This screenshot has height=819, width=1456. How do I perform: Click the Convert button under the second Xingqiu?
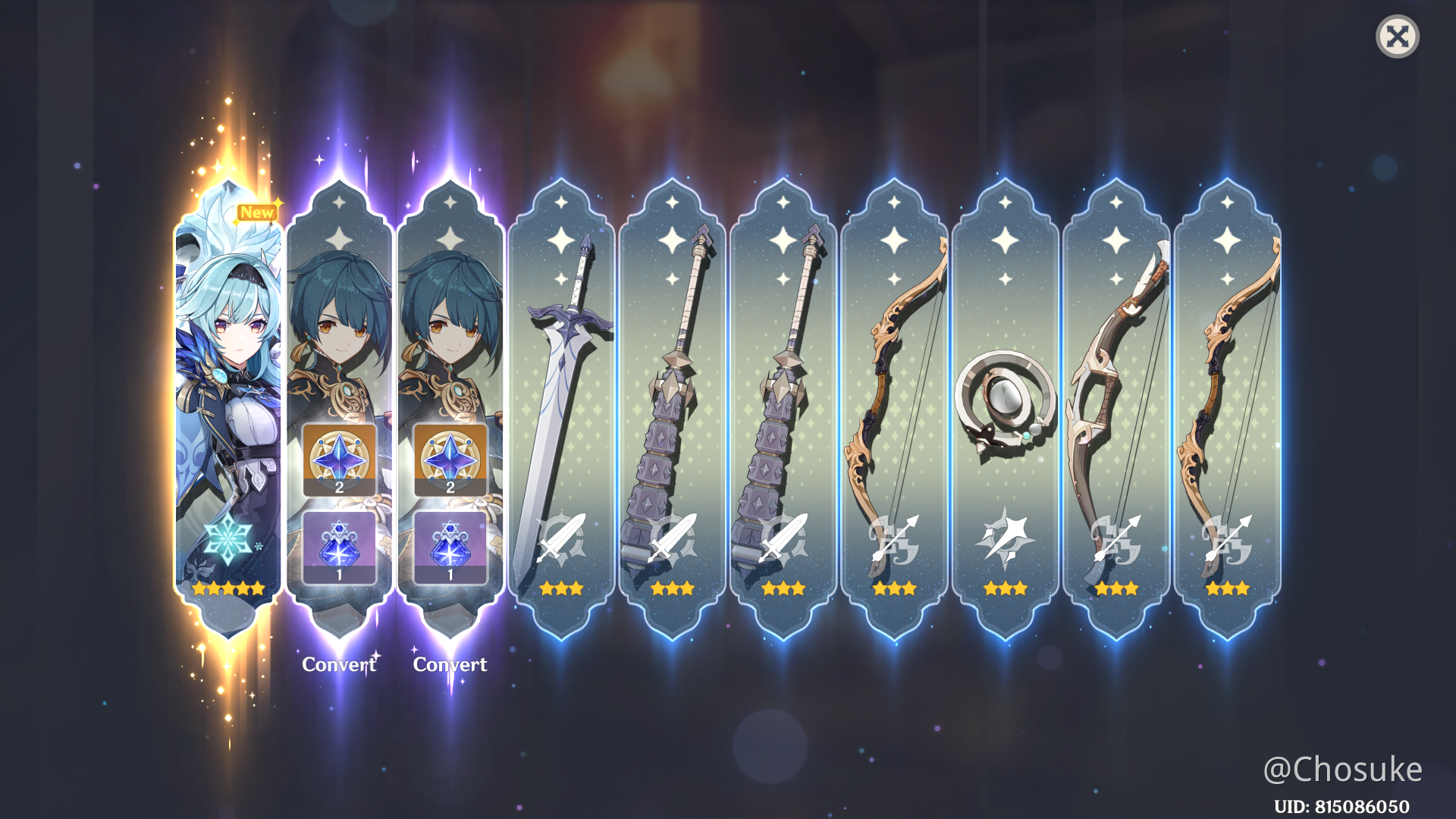tap(450, 666)
